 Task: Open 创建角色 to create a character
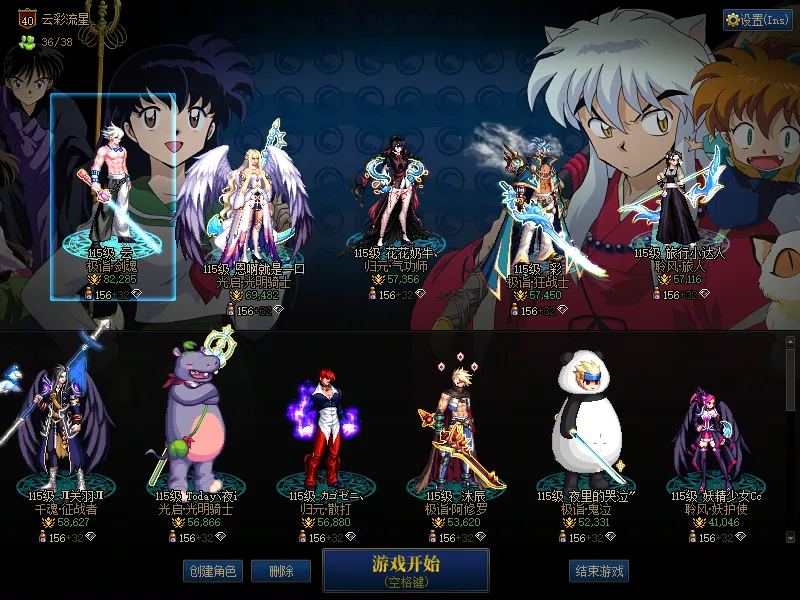(212, 571)
